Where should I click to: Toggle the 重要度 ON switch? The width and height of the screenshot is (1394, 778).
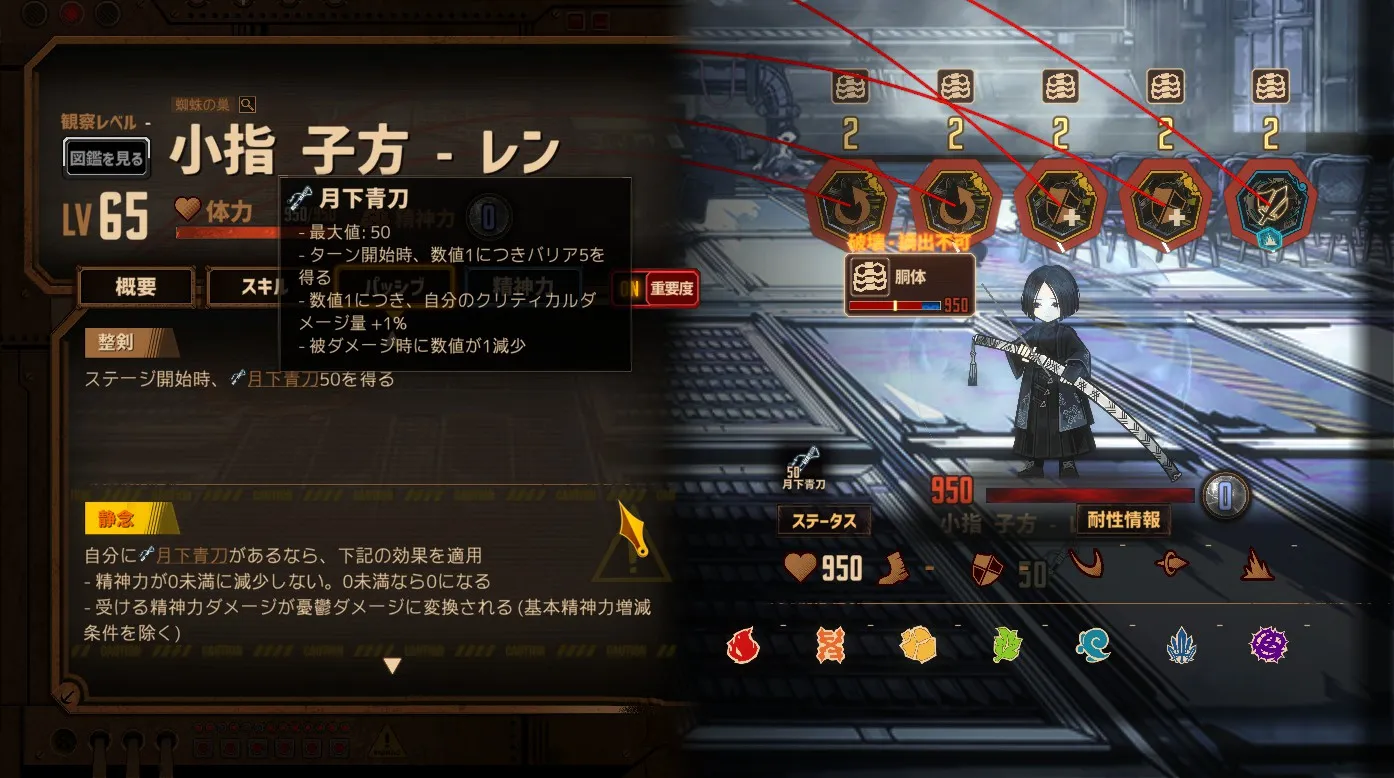[655, 289]
